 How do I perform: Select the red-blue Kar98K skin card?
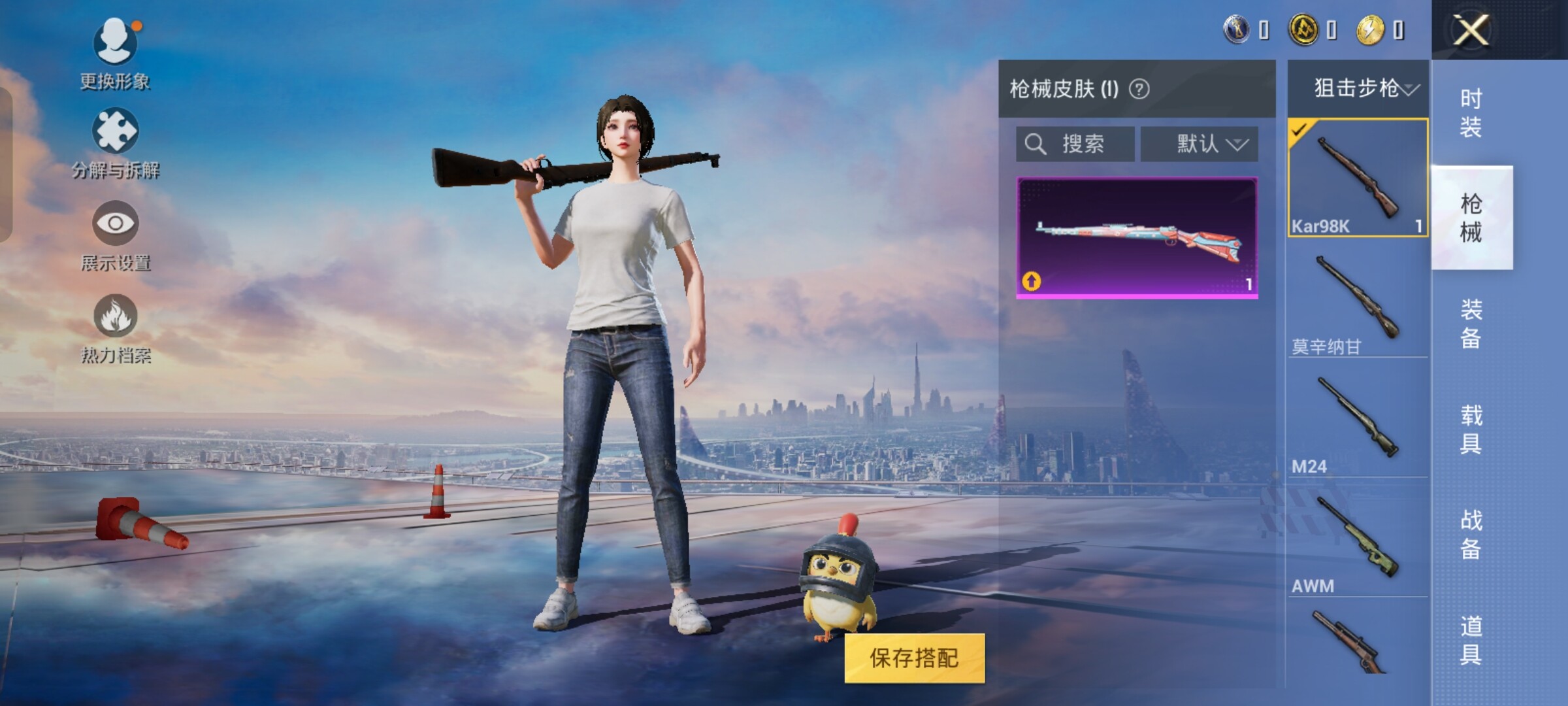tap(1137, 238)
